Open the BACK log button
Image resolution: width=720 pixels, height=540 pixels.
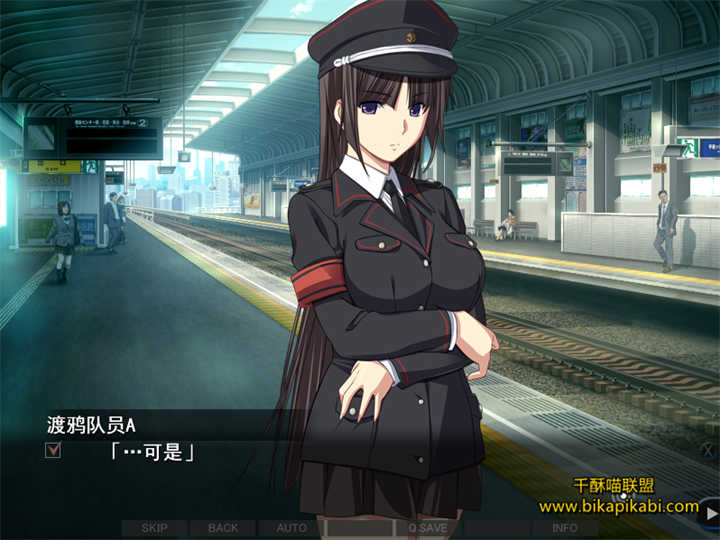223,528
